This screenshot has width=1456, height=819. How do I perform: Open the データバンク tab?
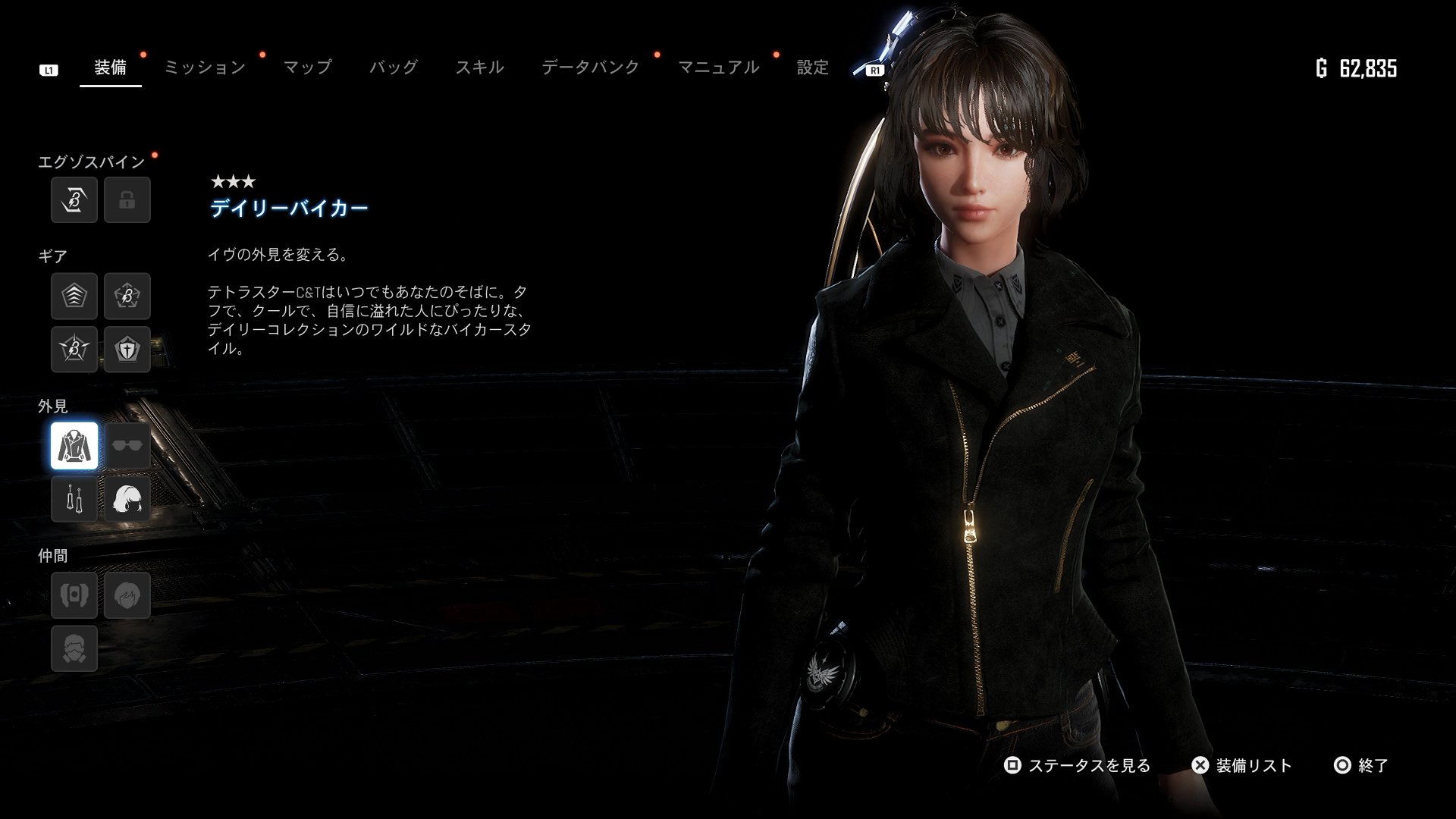[x=590, y=67]
